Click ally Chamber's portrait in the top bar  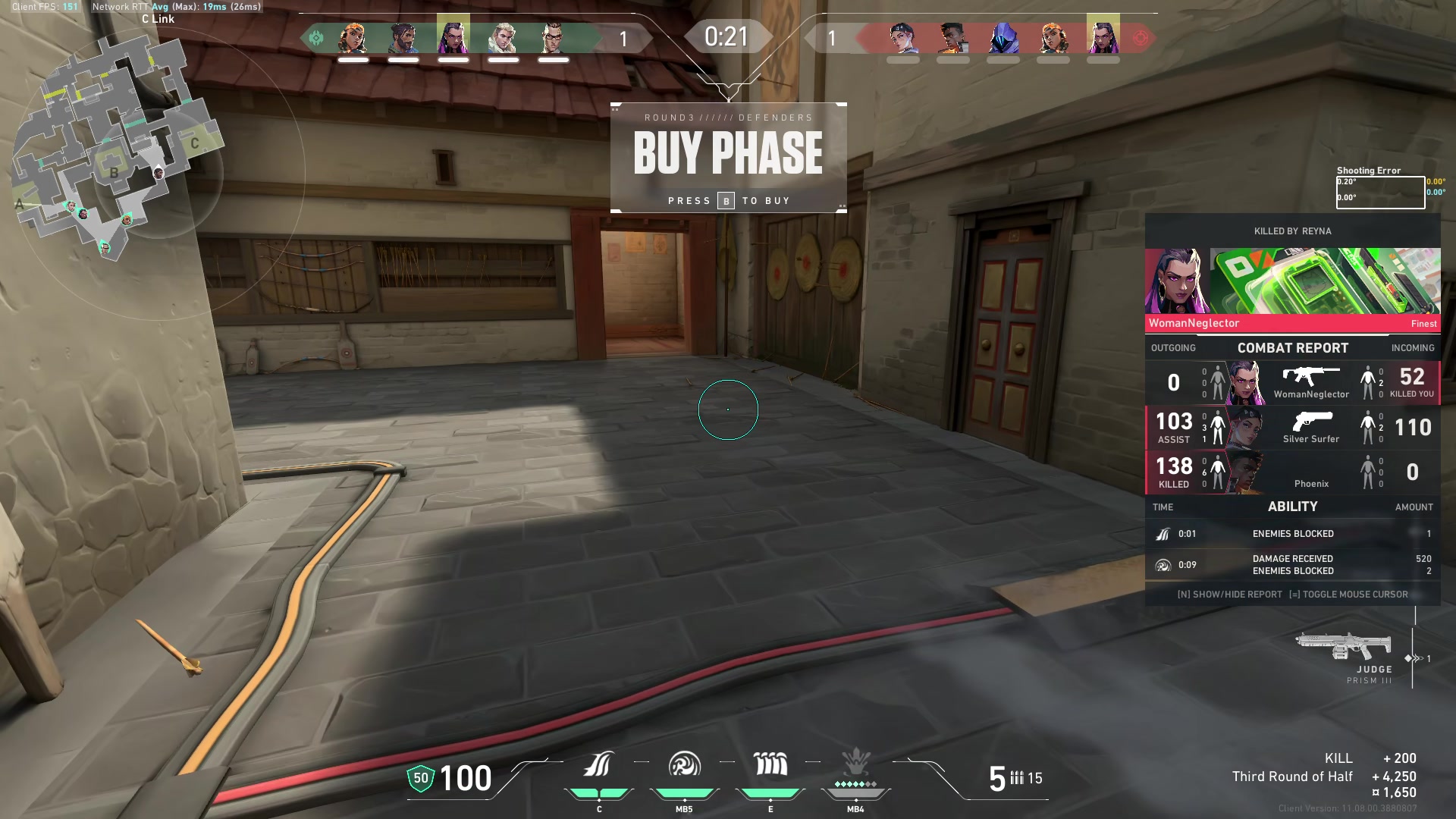[553, 37]
